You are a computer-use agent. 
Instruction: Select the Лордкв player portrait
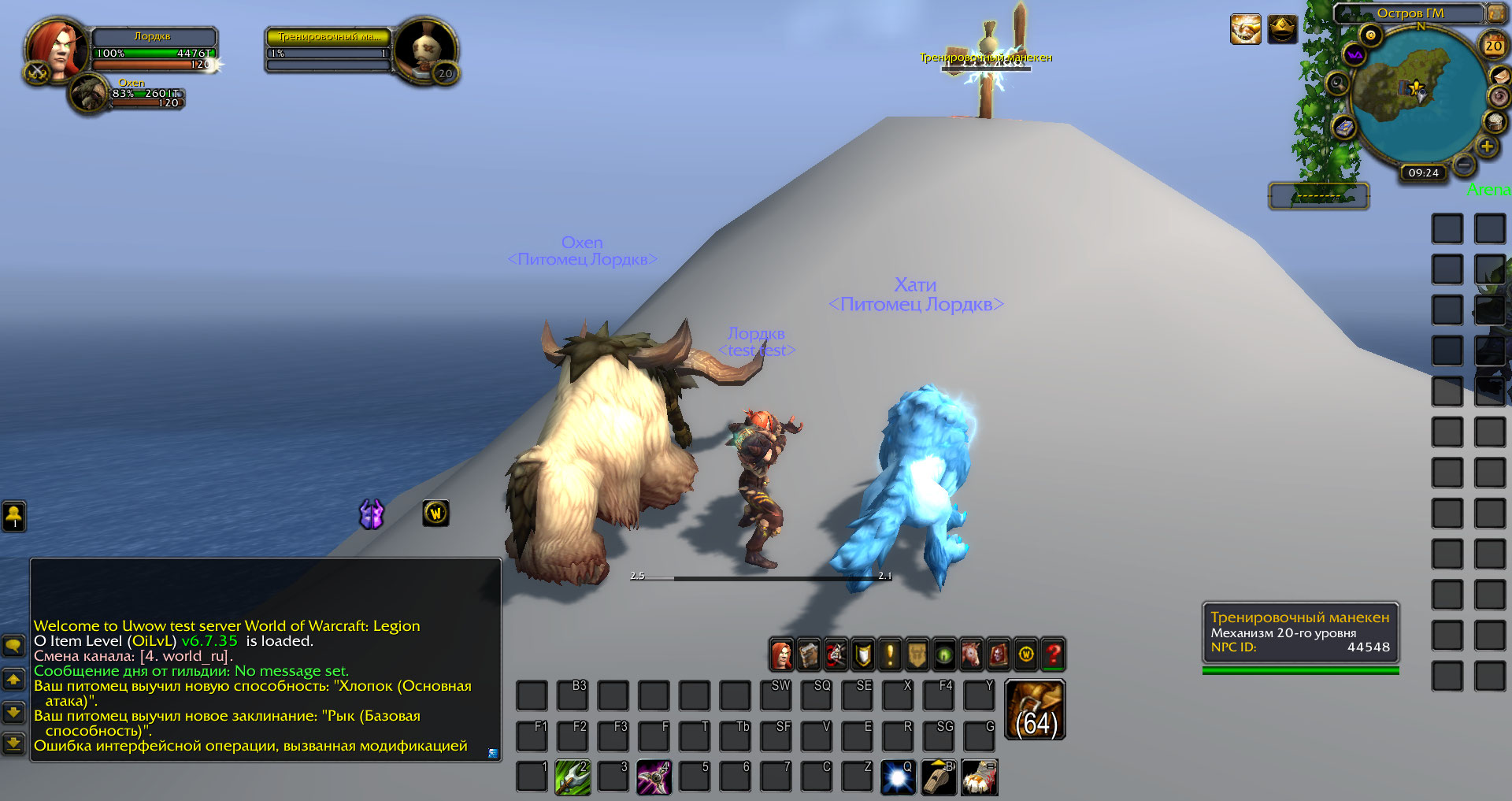click(55, 49)
